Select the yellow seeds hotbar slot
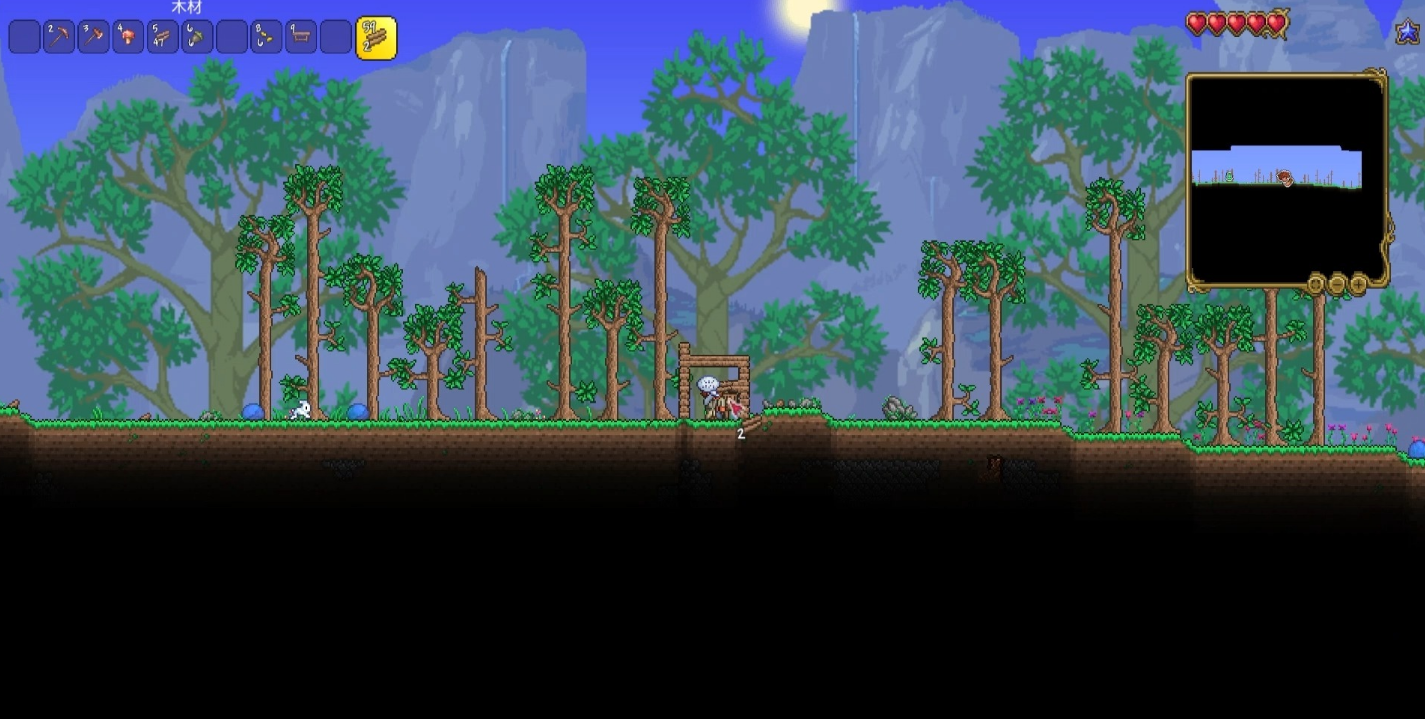 click(x=266, y=38)
